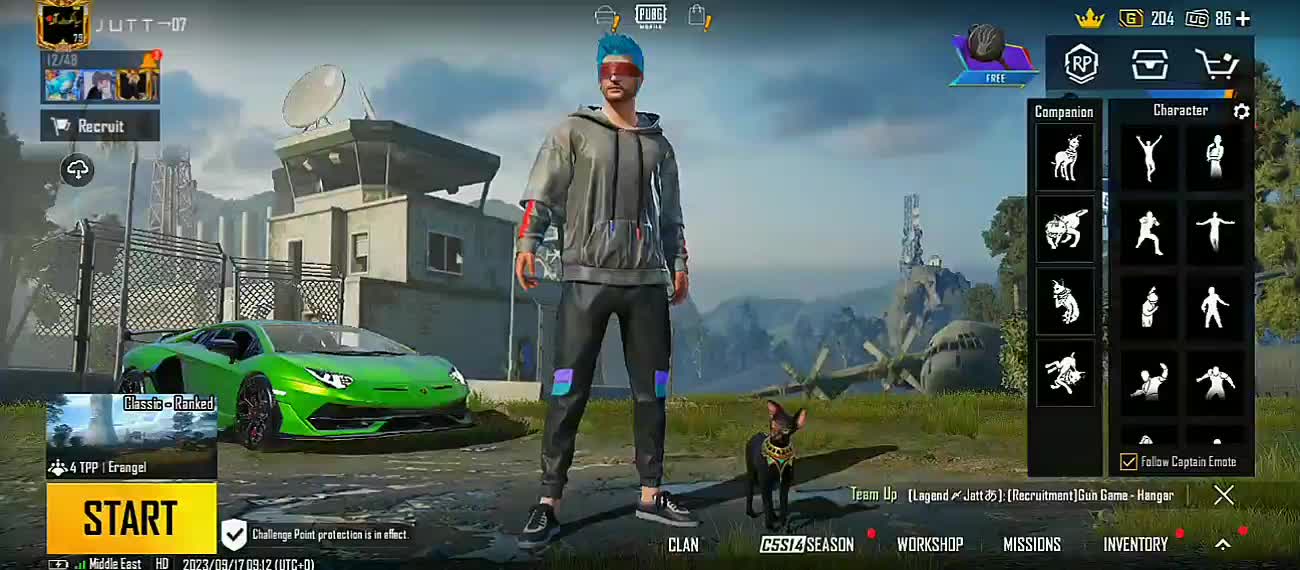
Task: Open the Inventory
Action: point(1135,545)
